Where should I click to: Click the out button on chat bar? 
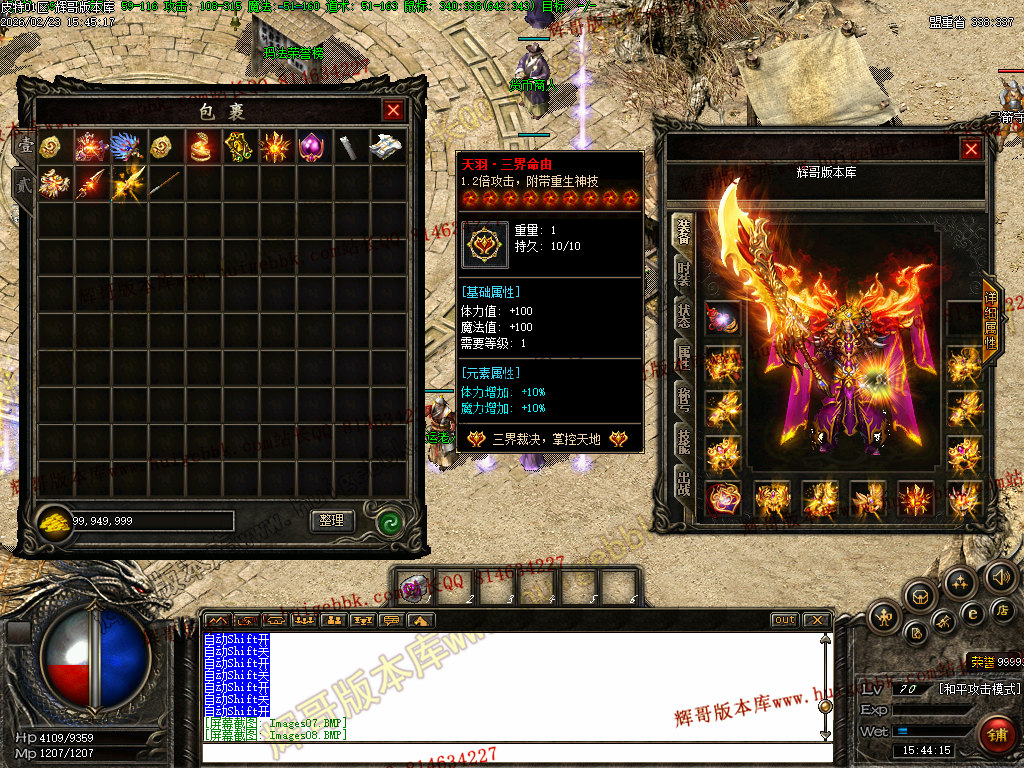point(785,620)
